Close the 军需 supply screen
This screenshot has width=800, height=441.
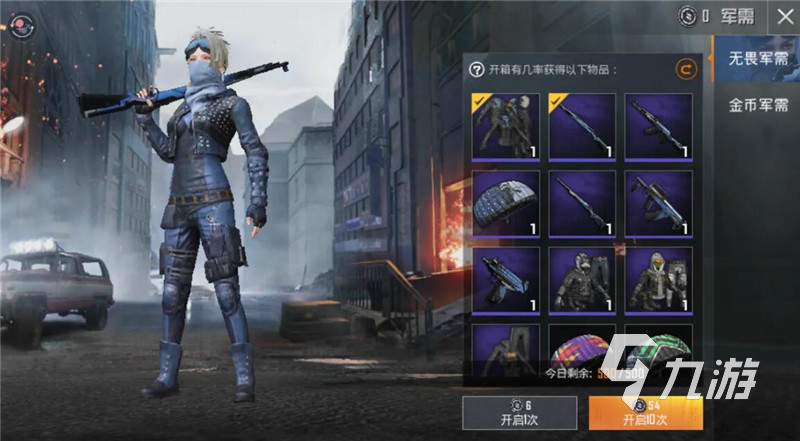(782, 16)
